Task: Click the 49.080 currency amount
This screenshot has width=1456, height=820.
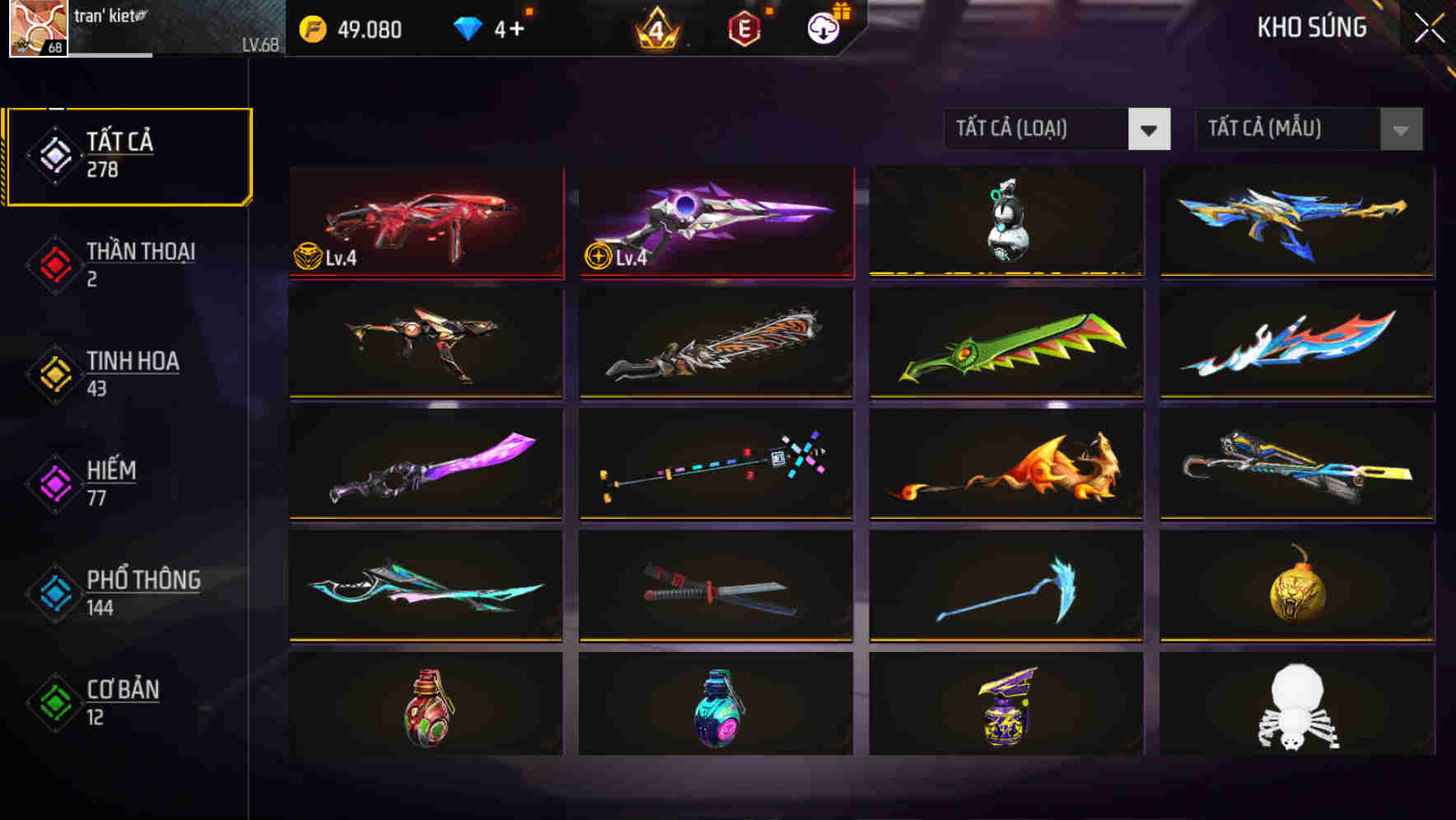Action: [367, 30]
